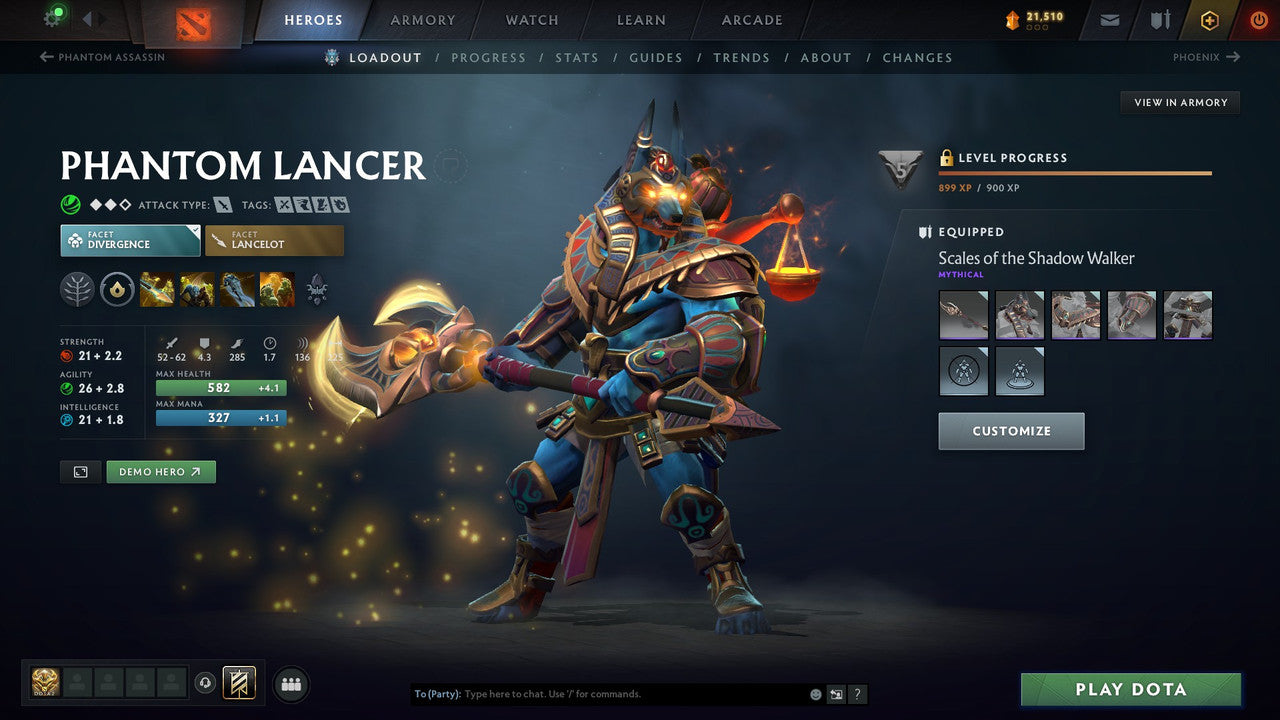Click the friends list icon near bottom left
Screen dimensions: 1280x720
(x=290, y=683)
